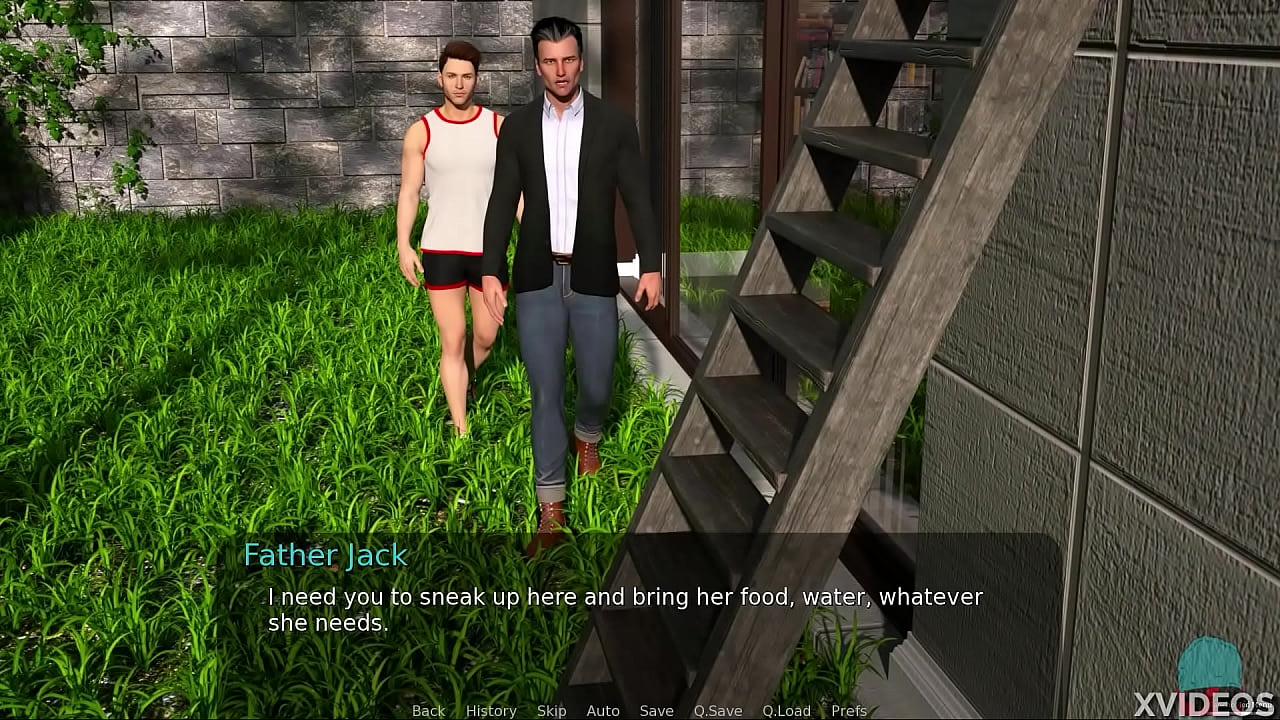Screen dimensions: 1280x720
Task: Click Q.Load to quick load
Action: pos(786,710)
